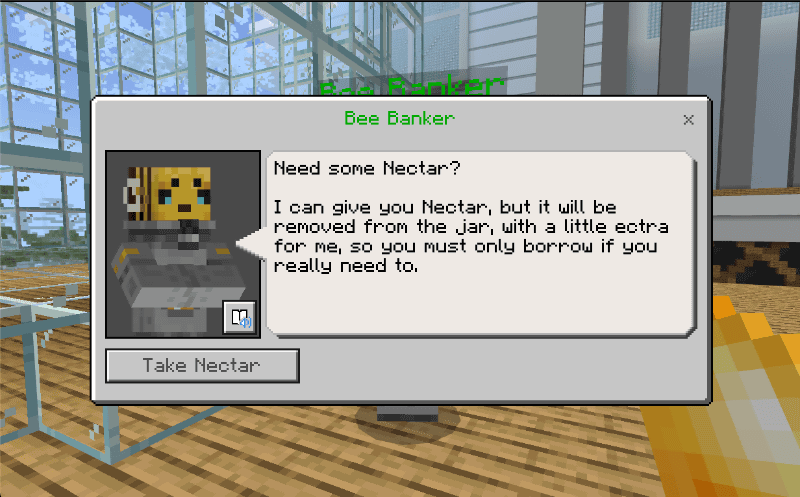Click the Take Nectar button
Screen dimensions: 800x497
(202, 366)
